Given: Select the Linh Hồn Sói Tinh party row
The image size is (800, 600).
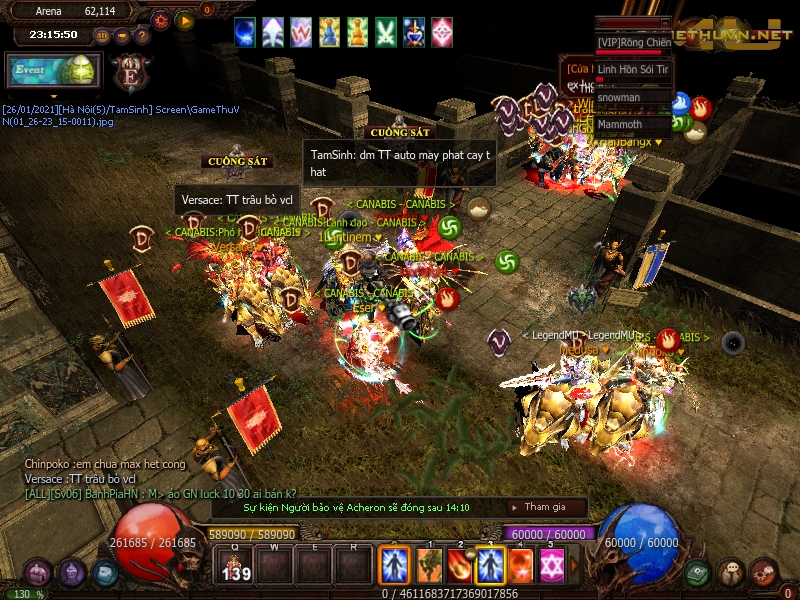Looking at the screenshot, I should (x=634, y=70).
